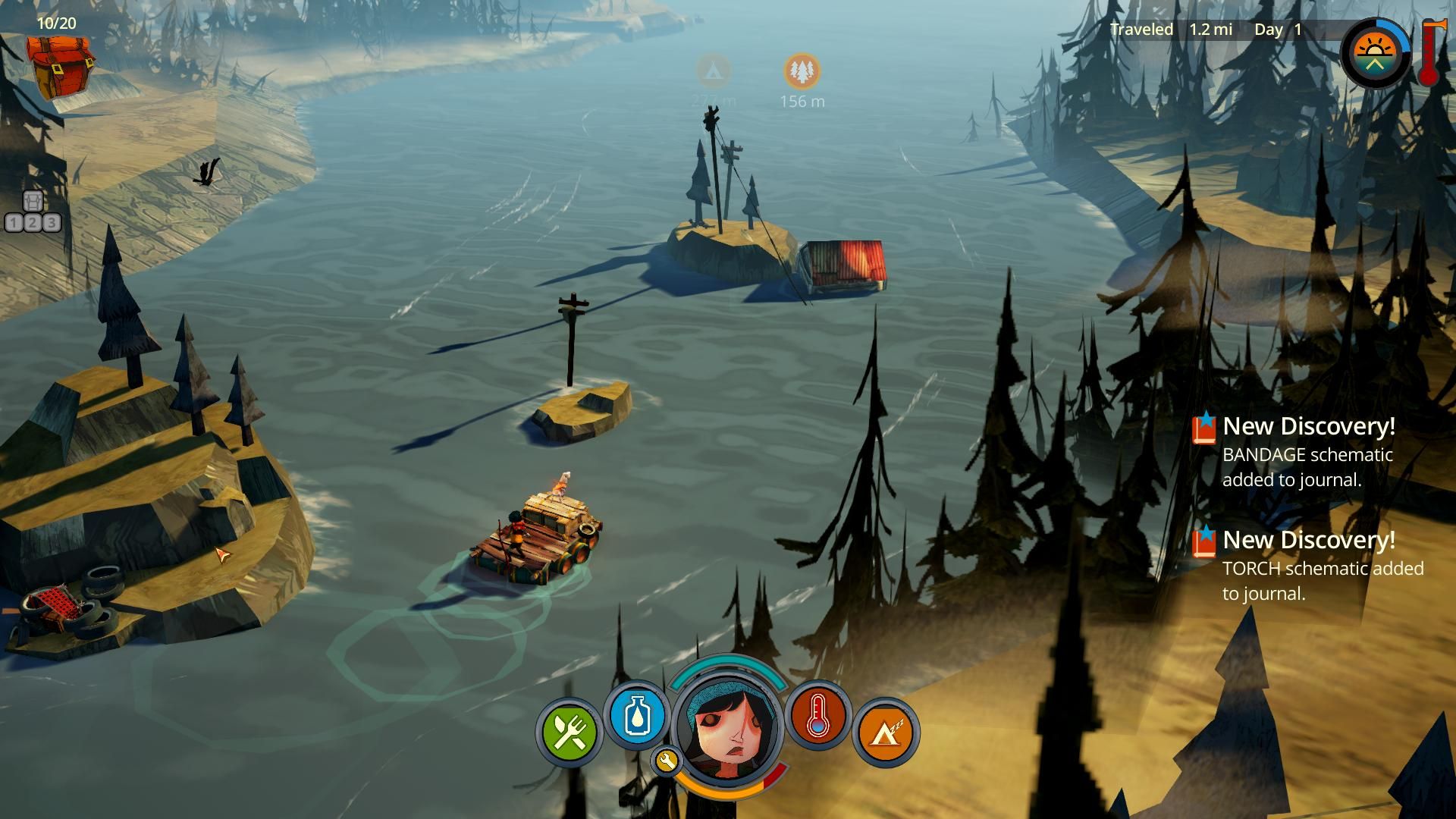This screenshot has width=1456, height=819.
Task: Open the red backpack inventory
Action: [61, 67]
